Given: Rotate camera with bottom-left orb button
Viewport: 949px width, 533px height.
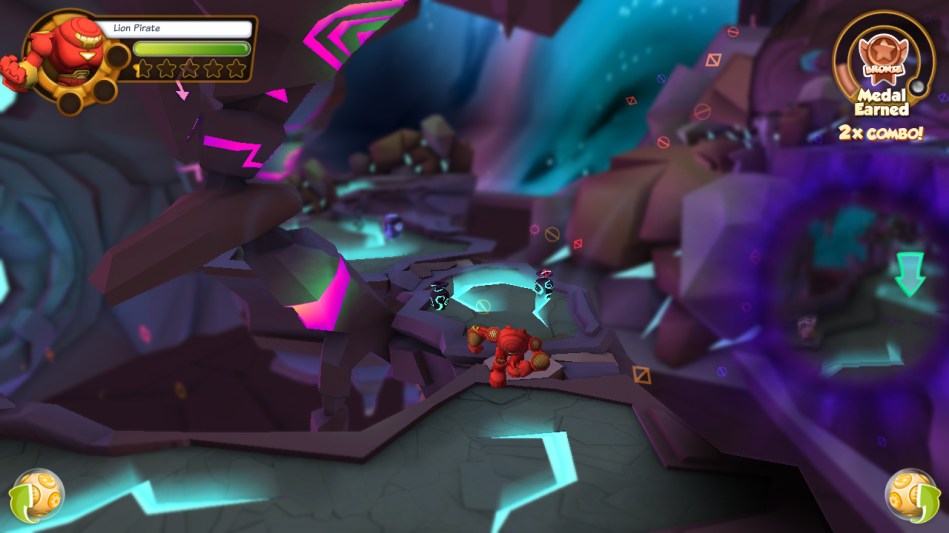Looking at the screenshot, I should point(38,494).
